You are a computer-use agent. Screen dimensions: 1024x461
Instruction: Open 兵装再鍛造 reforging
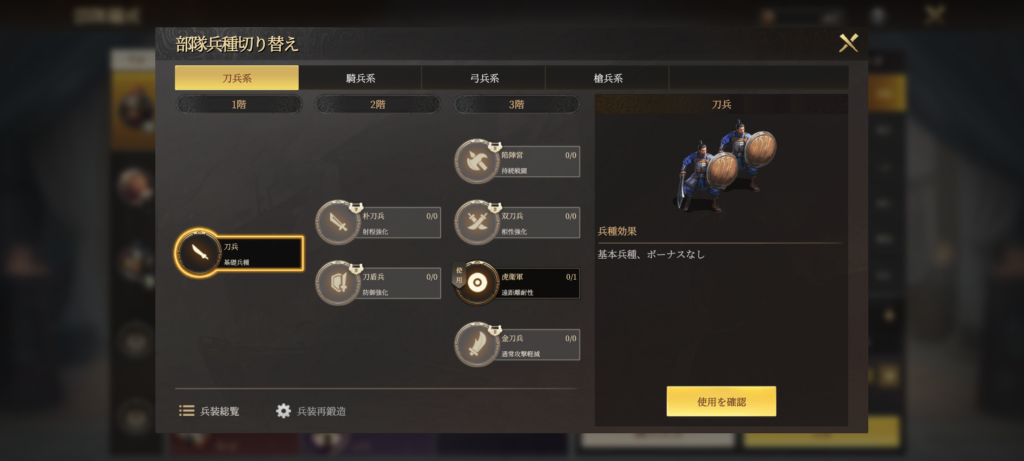pyautogui.click(x=311, y=411)
